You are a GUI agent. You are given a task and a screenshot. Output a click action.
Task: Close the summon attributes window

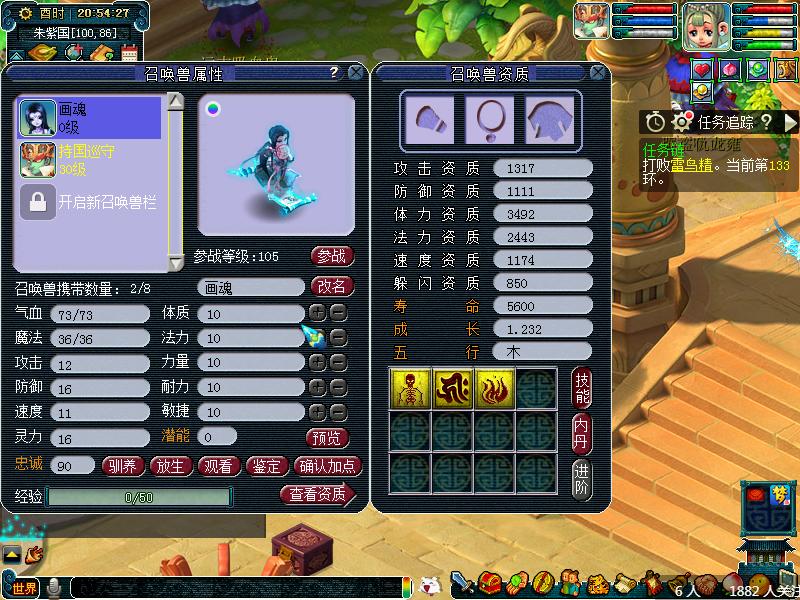355,73
